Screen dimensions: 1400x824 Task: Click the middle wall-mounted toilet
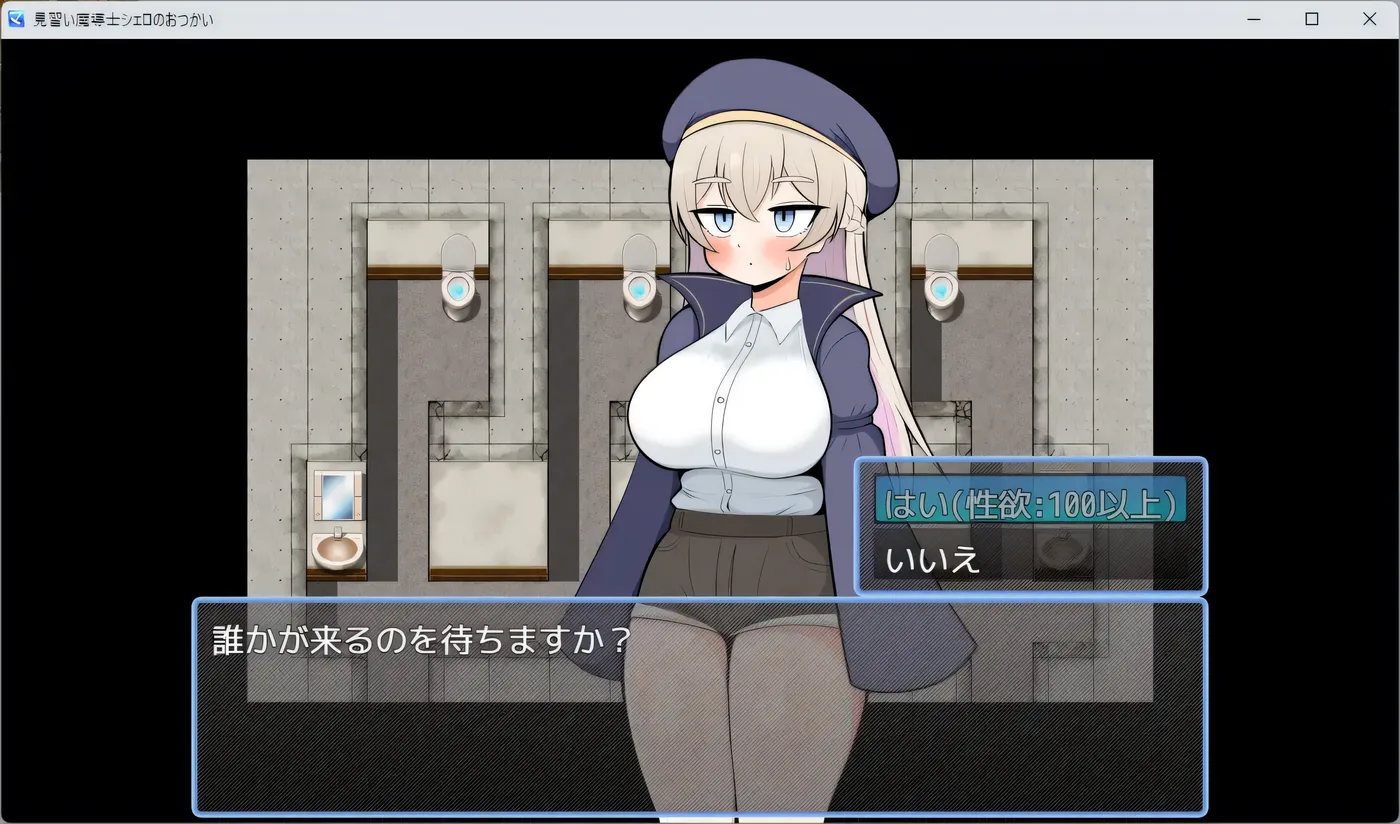coord(640,290)
